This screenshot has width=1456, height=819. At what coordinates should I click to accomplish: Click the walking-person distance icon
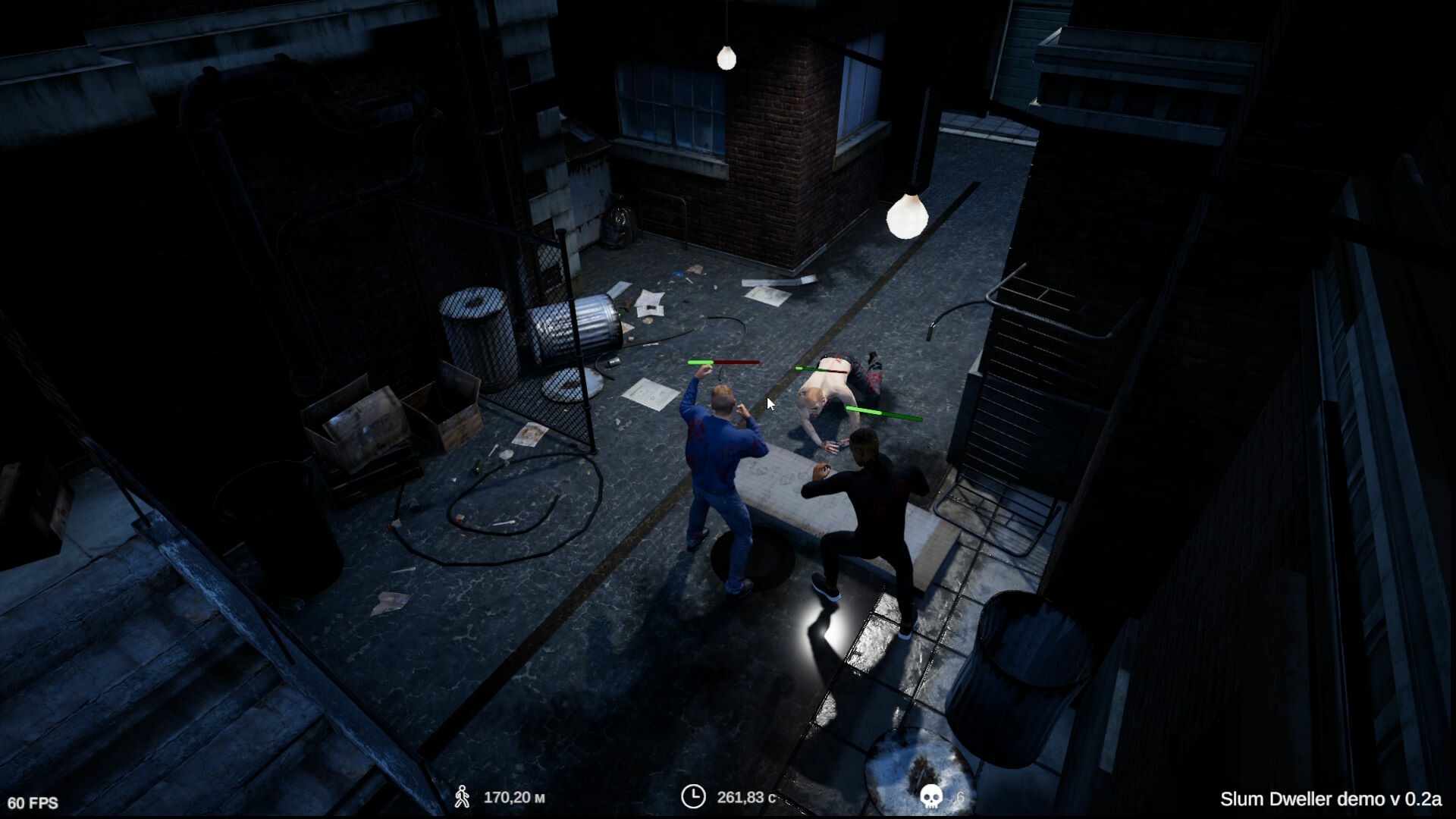click(x=465, y=797)
